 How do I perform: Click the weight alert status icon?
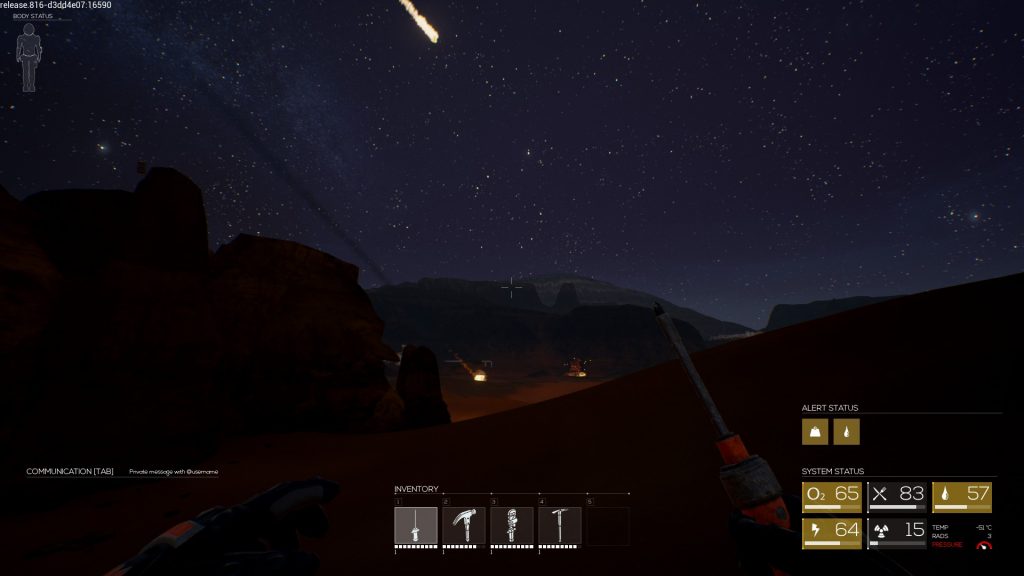point(815,432)
